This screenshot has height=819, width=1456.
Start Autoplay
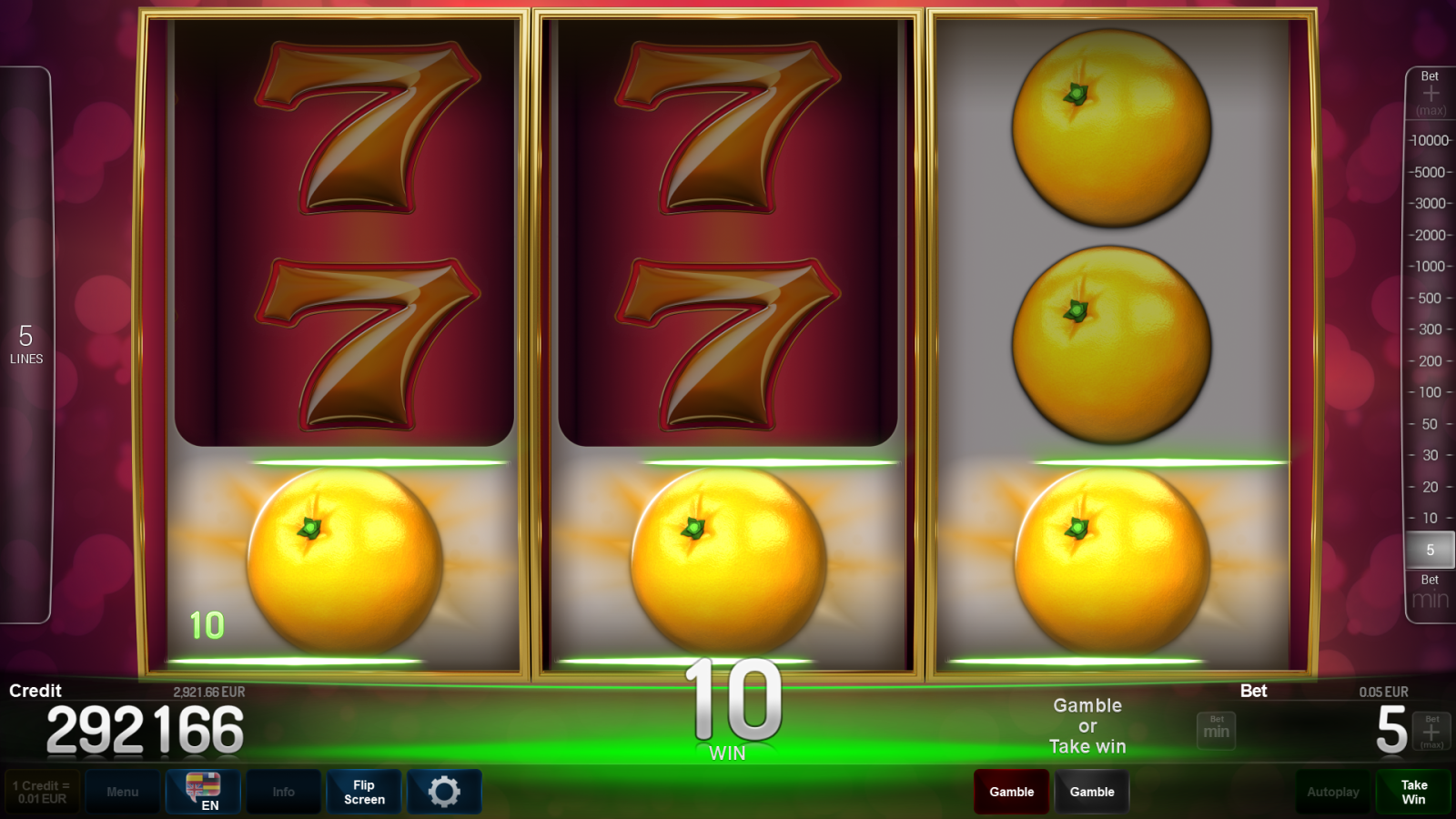1332,792
